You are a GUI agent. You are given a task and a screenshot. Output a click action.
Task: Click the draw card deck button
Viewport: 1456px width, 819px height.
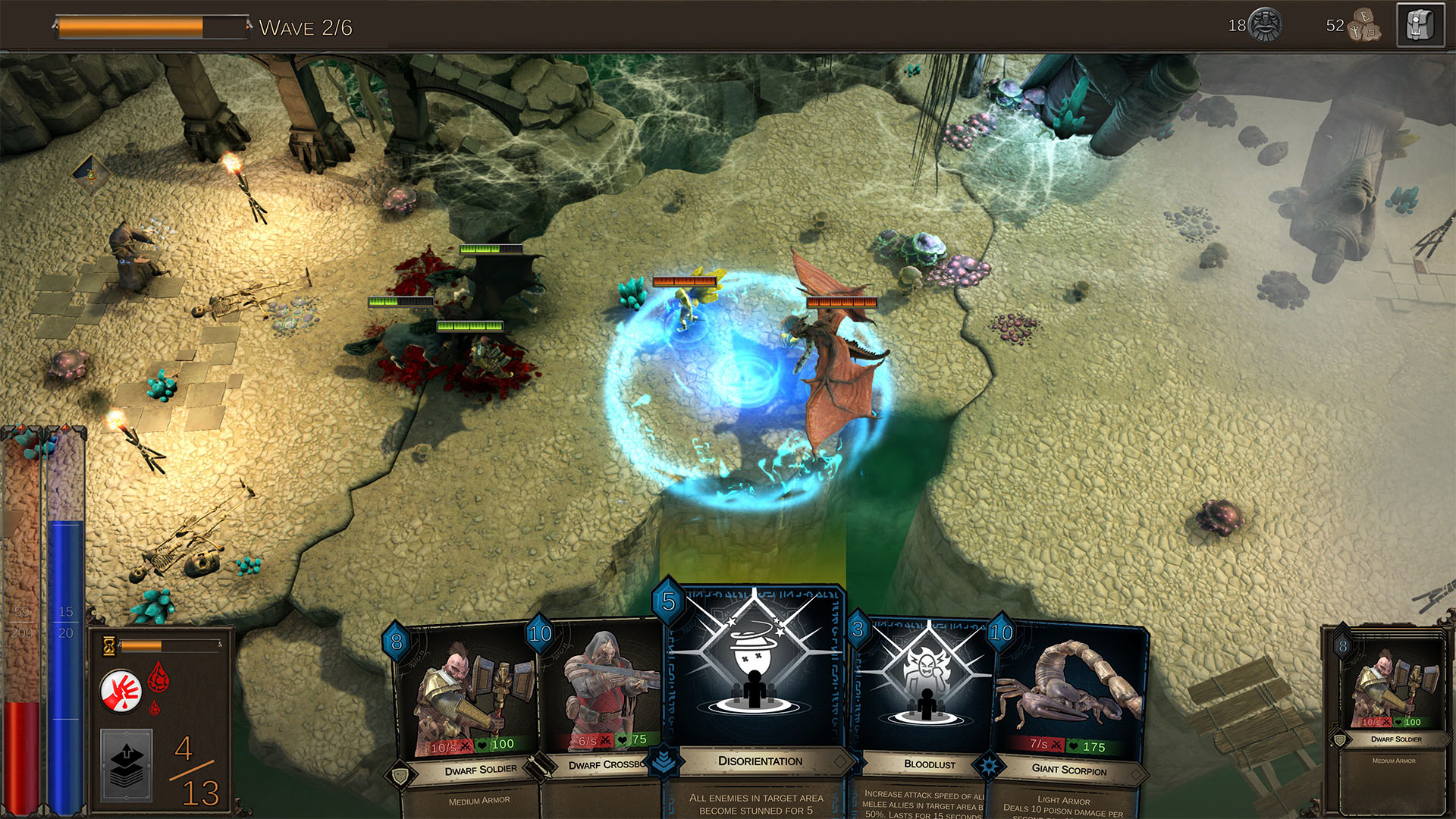tap(127, 764)
